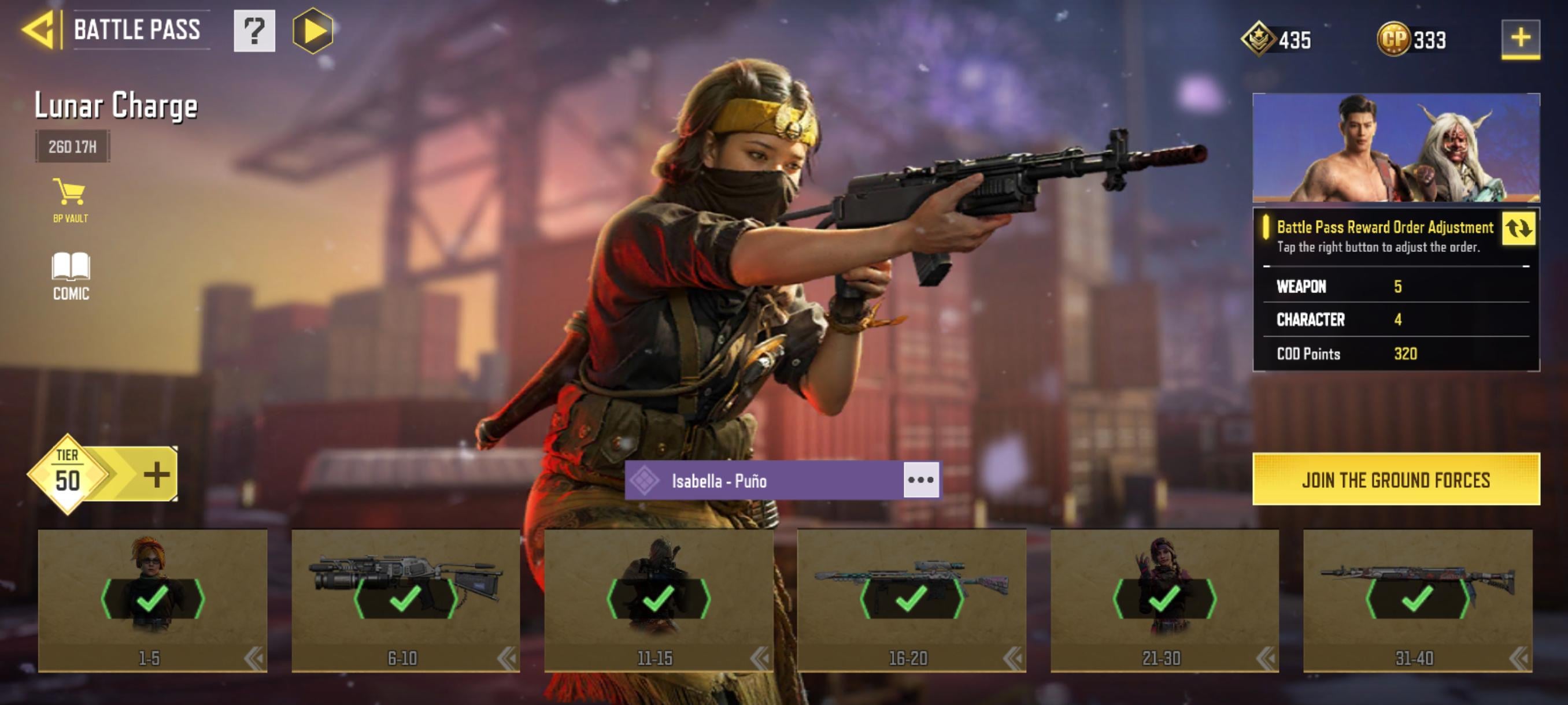Select the Isabella - Puño reward label
The height and width of the screenshot is (705, 1568).
[x=764, y=481]
